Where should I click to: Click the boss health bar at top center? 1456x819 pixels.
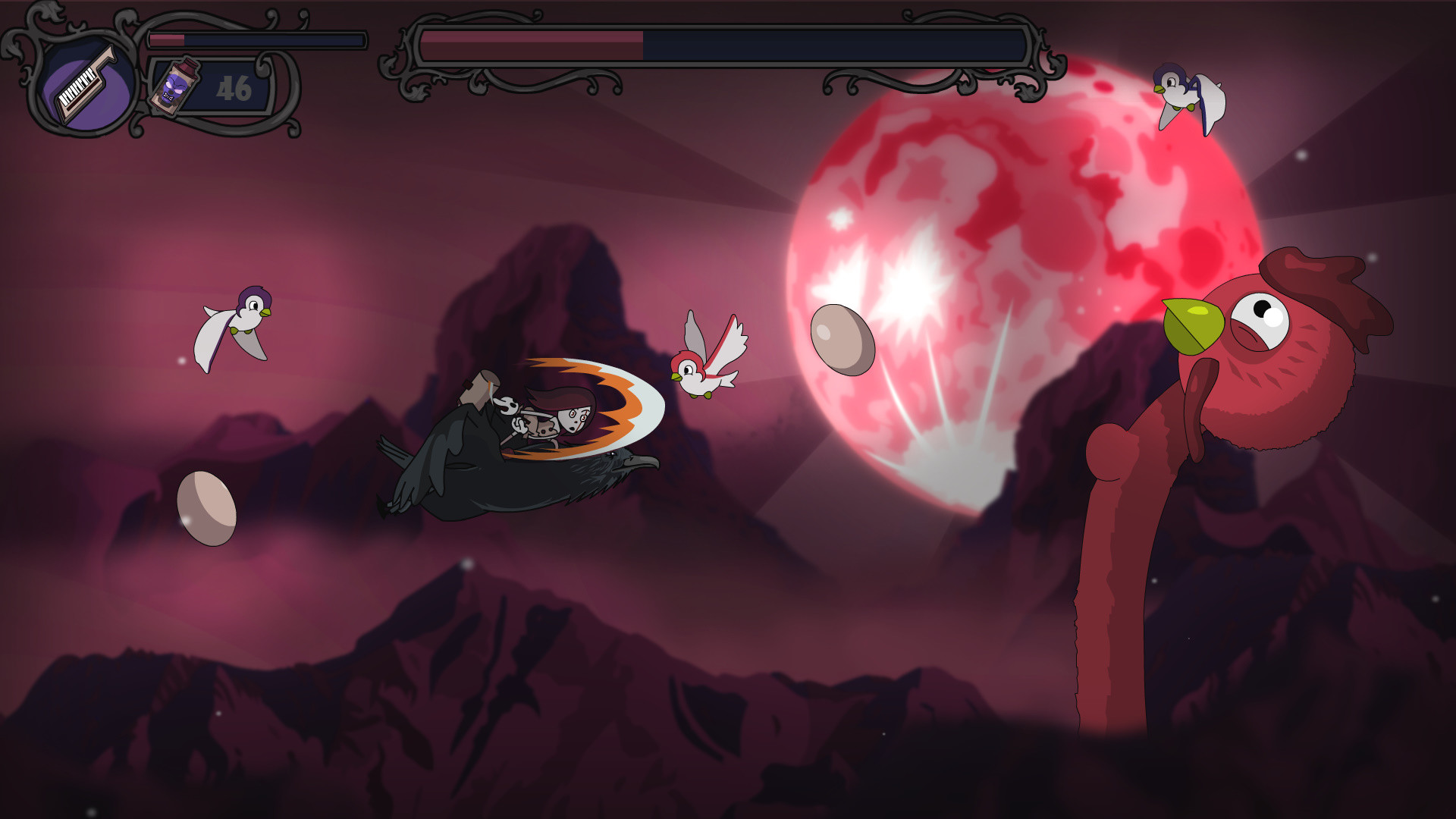click(x=720, y=45)
